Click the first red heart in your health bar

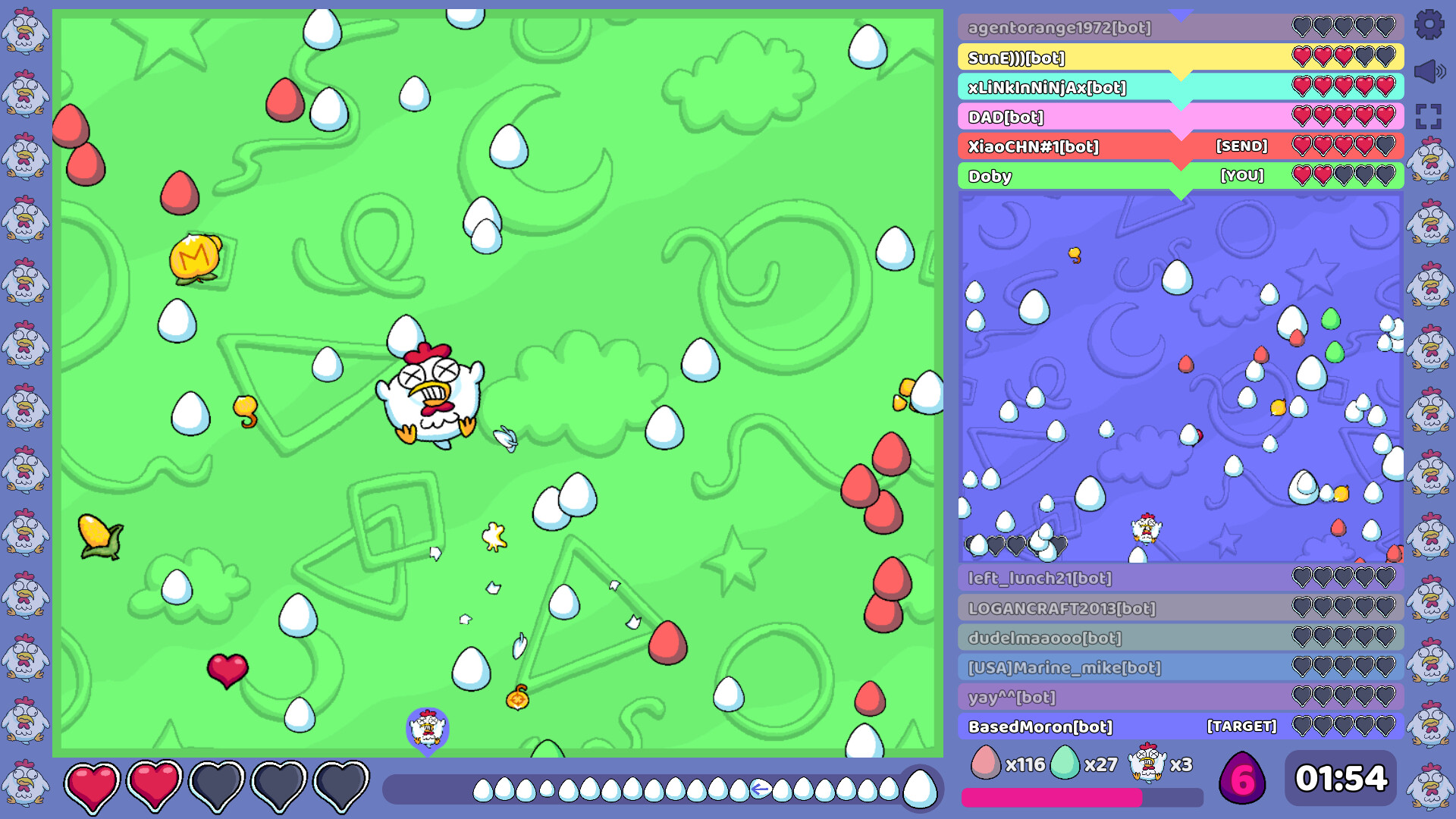pyautogui.click(x=93, y=783)
